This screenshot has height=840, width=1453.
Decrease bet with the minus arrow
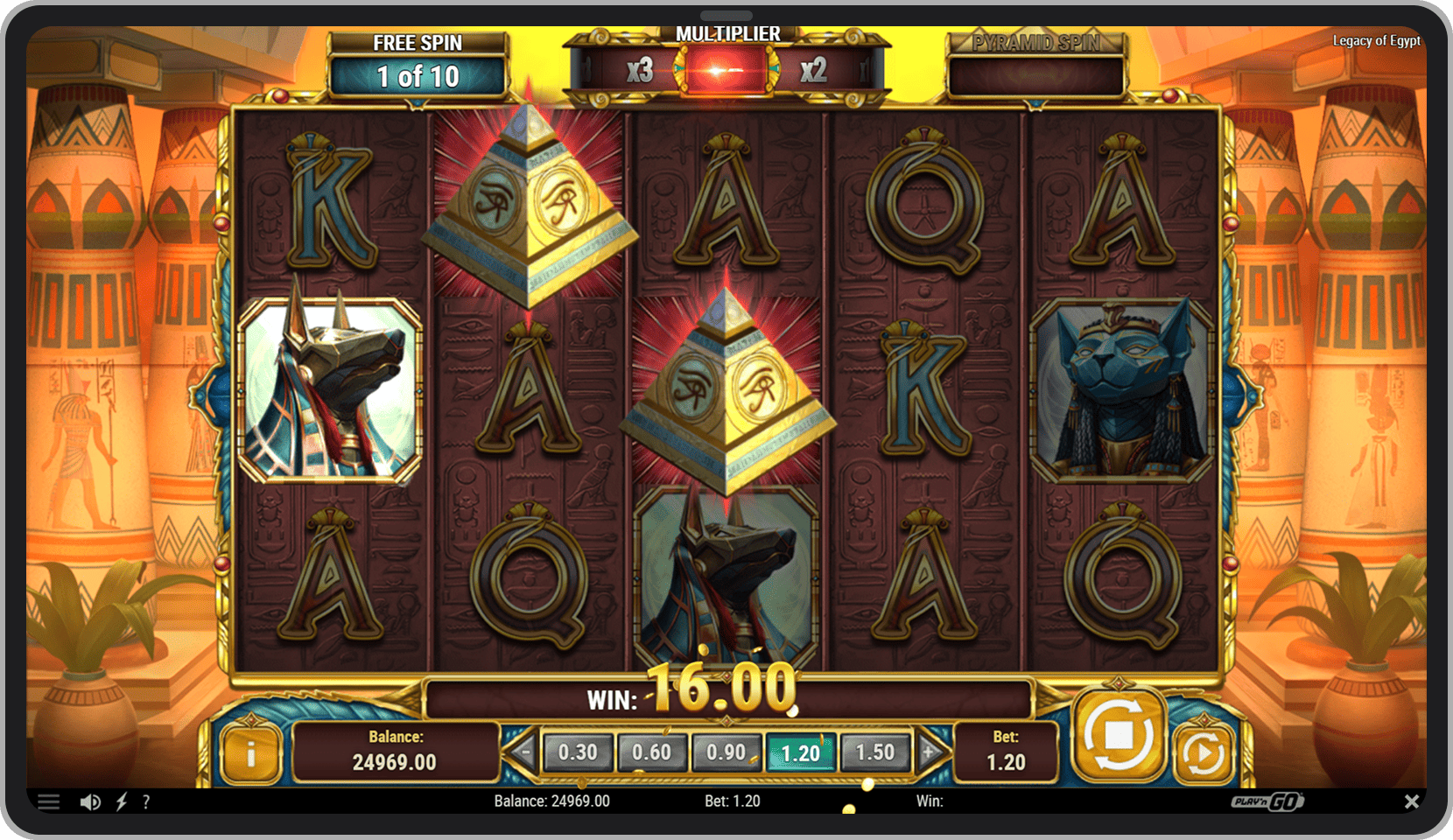(x=525, y=752)
